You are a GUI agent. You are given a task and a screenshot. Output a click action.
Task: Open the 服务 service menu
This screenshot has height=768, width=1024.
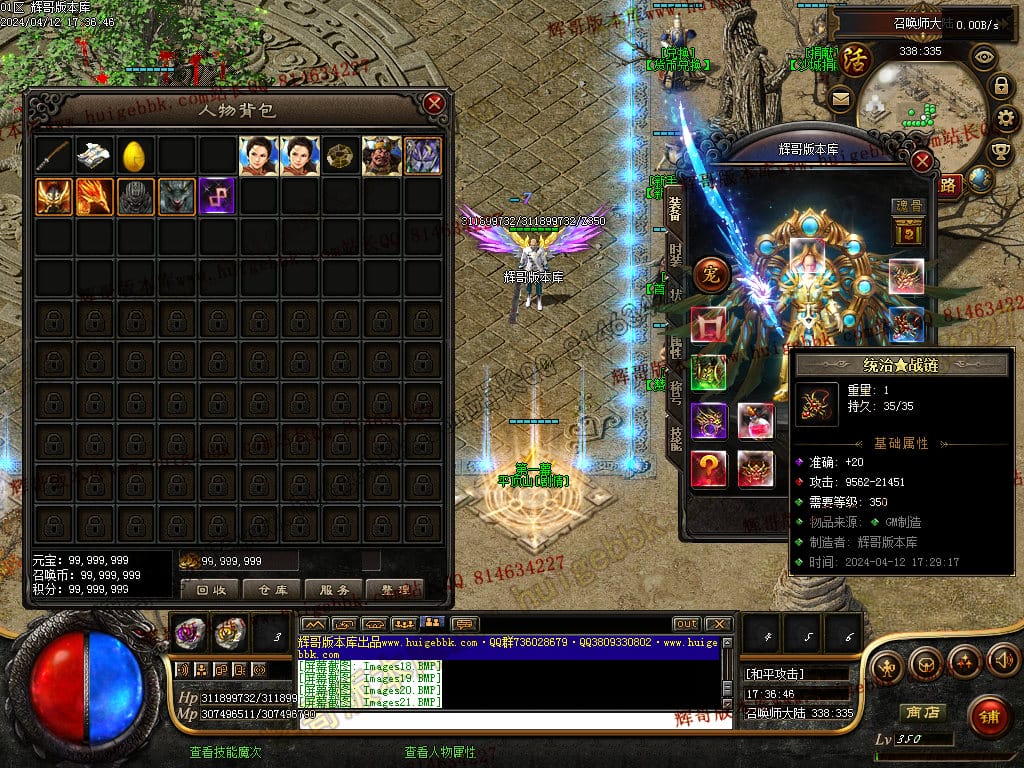click(334, 590)
